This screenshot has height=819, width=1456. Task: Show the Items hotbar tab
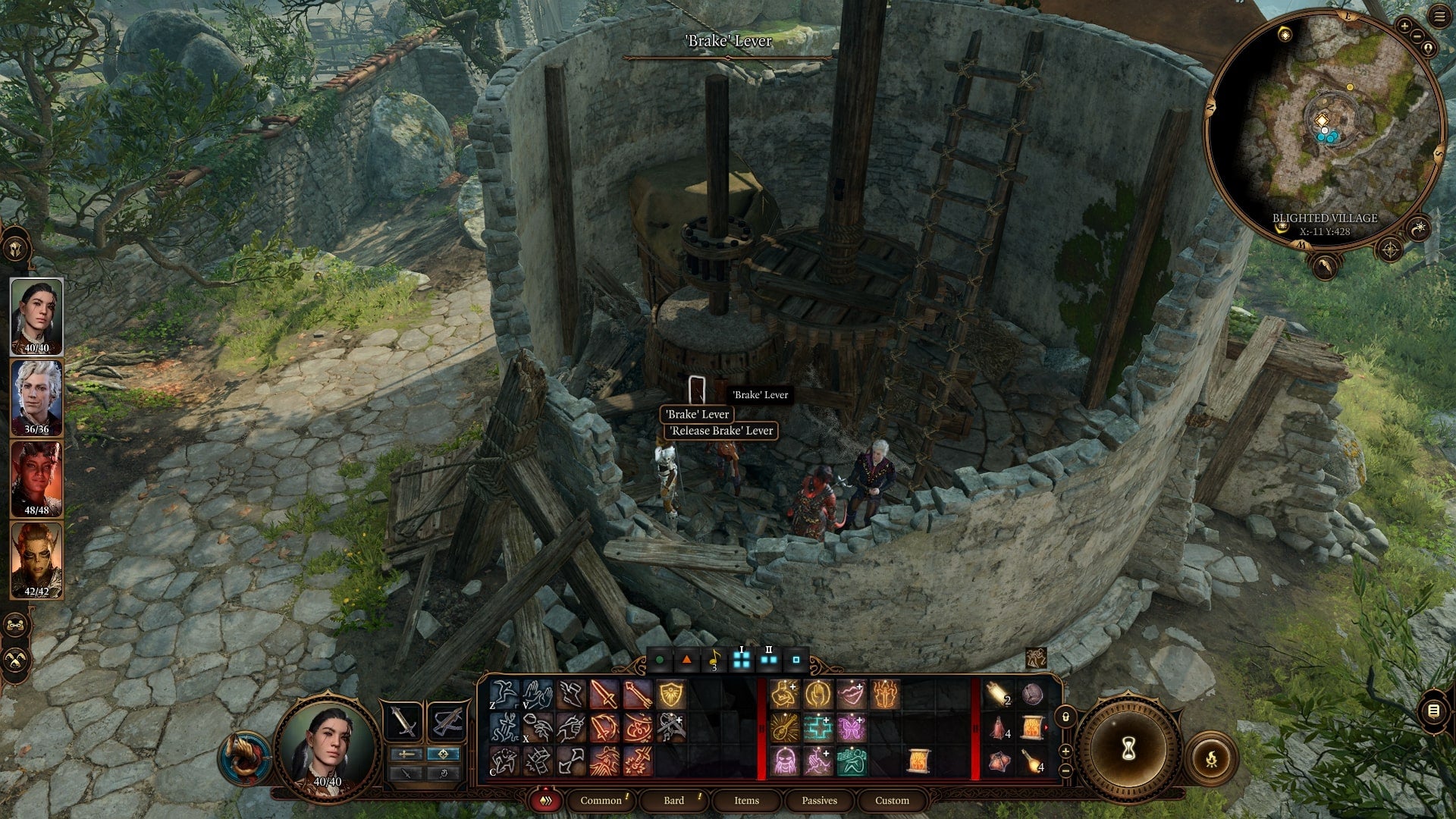point(746,800)
